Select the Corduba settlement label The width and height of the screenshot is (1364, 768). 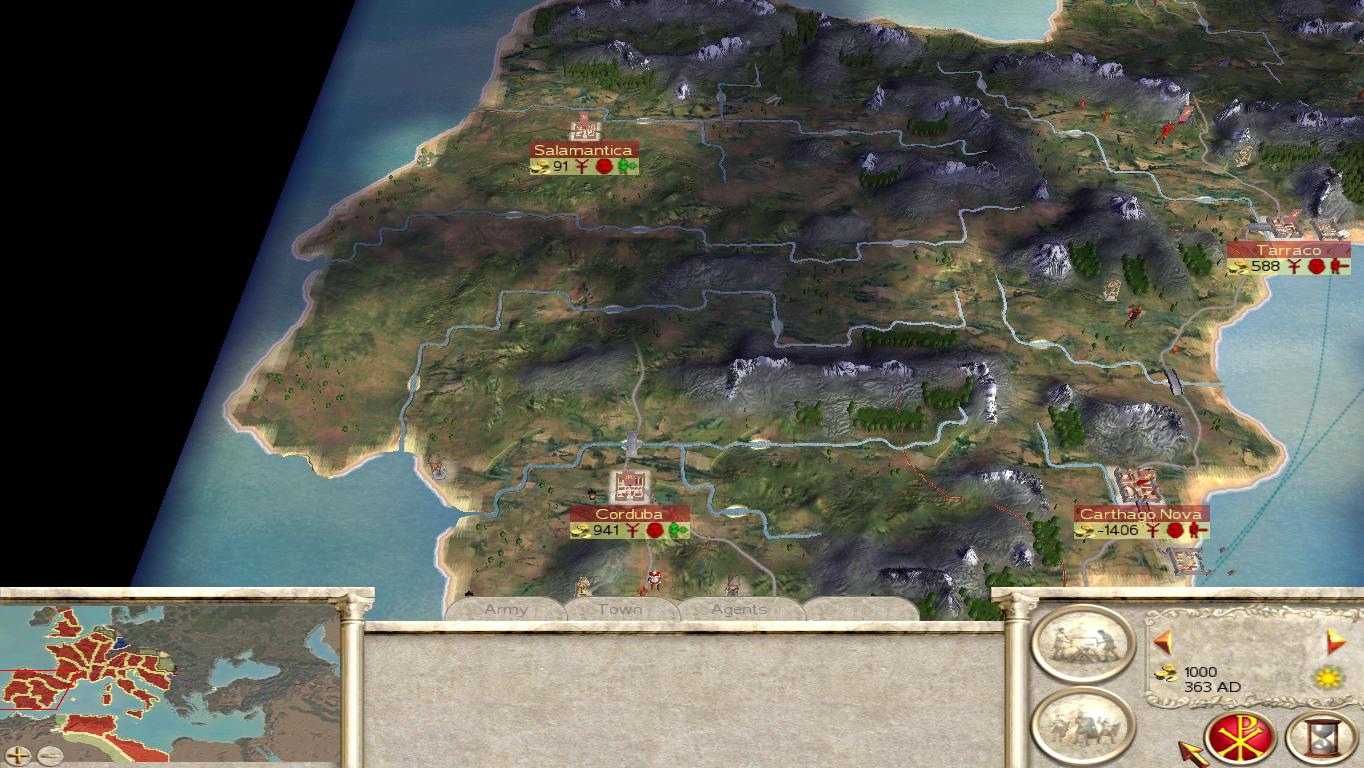tap(629, 514)
